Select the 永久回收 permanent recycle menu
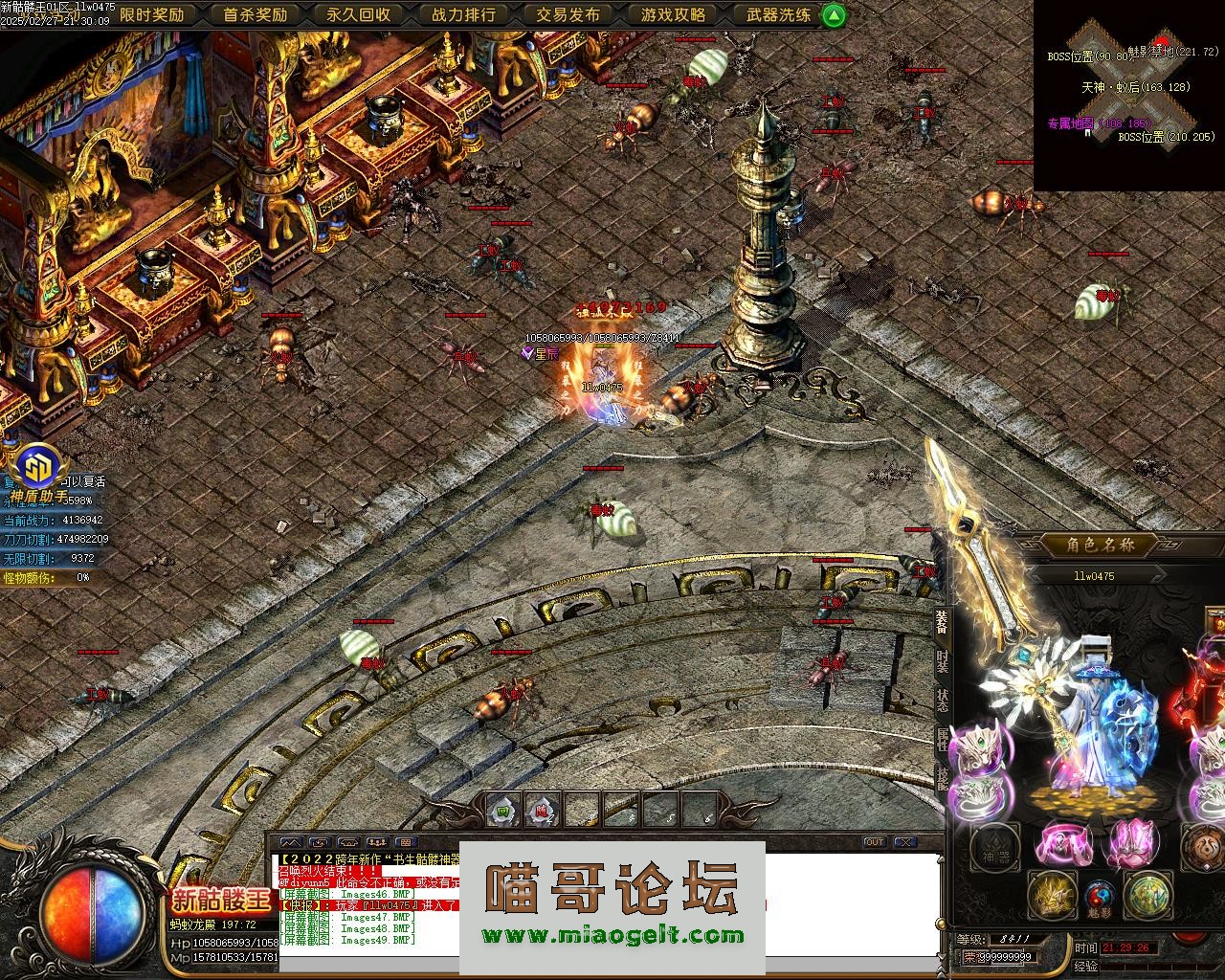This screenshot has width=1225, height=980. click(358, 14)
